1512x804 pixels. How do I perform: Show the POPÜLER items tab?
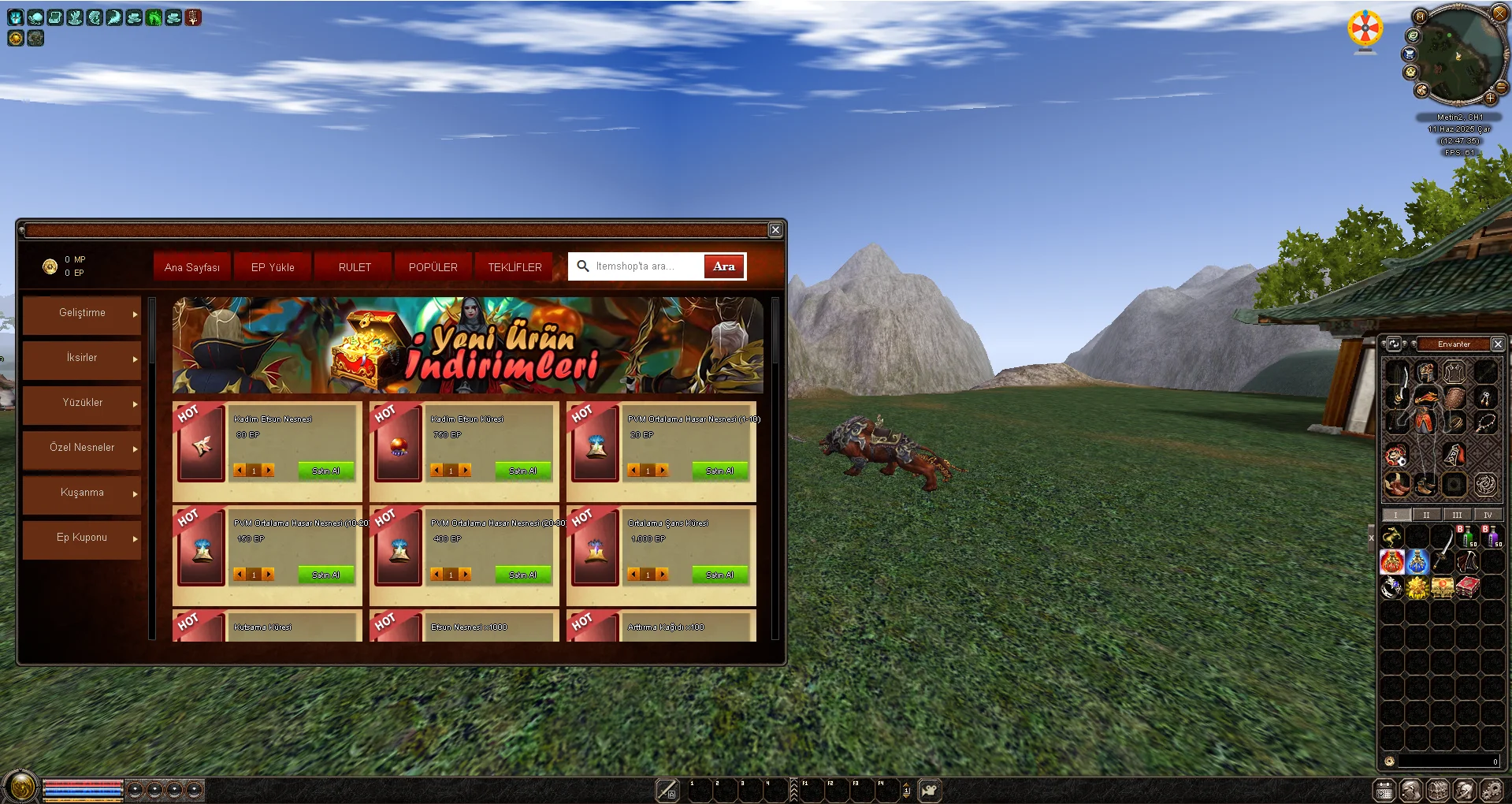(433, 267)
